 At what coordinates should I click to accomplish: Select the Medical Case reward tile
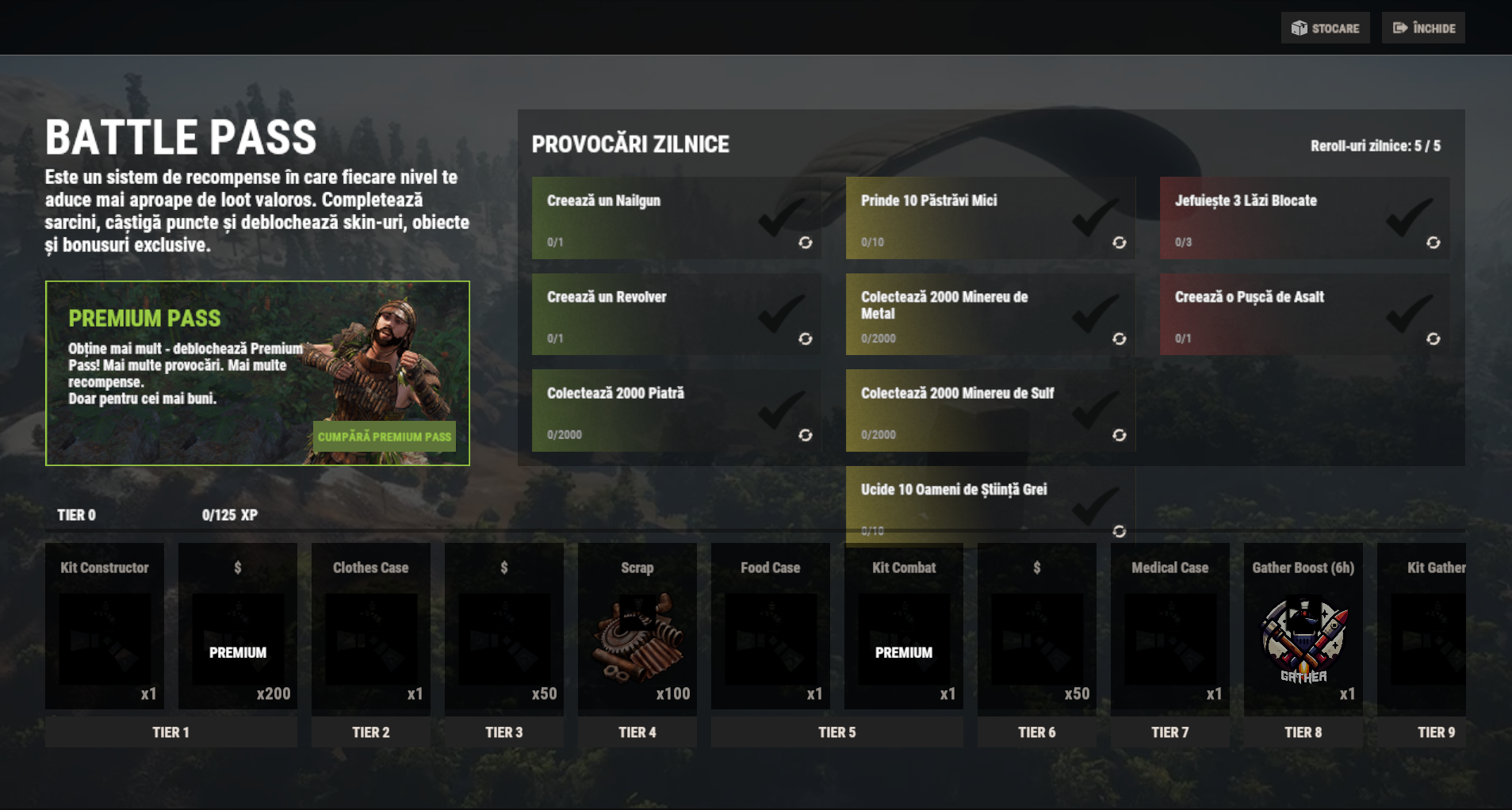click(x=1170, y=629)
